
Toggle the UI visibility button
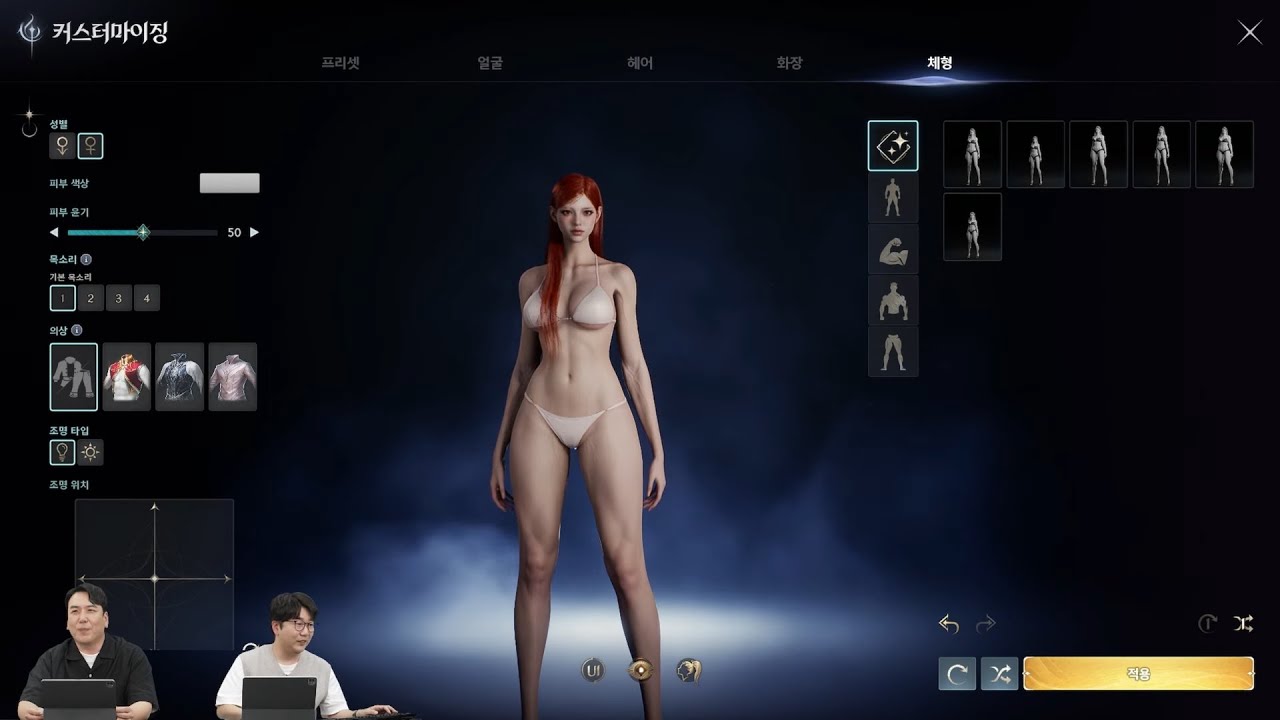tap(593, 670)
